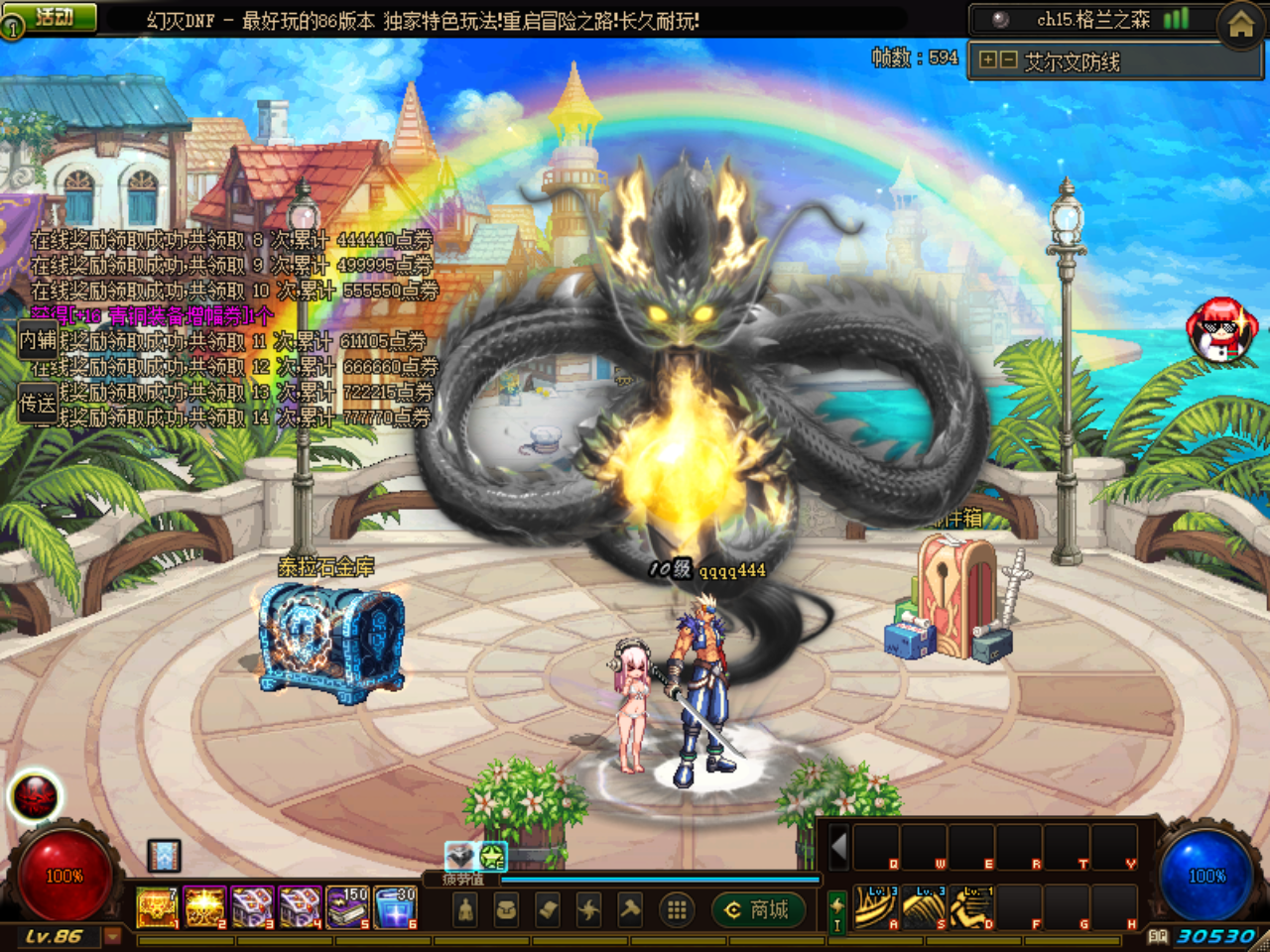This screenshot has width=1270, height=952.
Task: Open the inventory bag icon
Action: [x=506, y=909]
